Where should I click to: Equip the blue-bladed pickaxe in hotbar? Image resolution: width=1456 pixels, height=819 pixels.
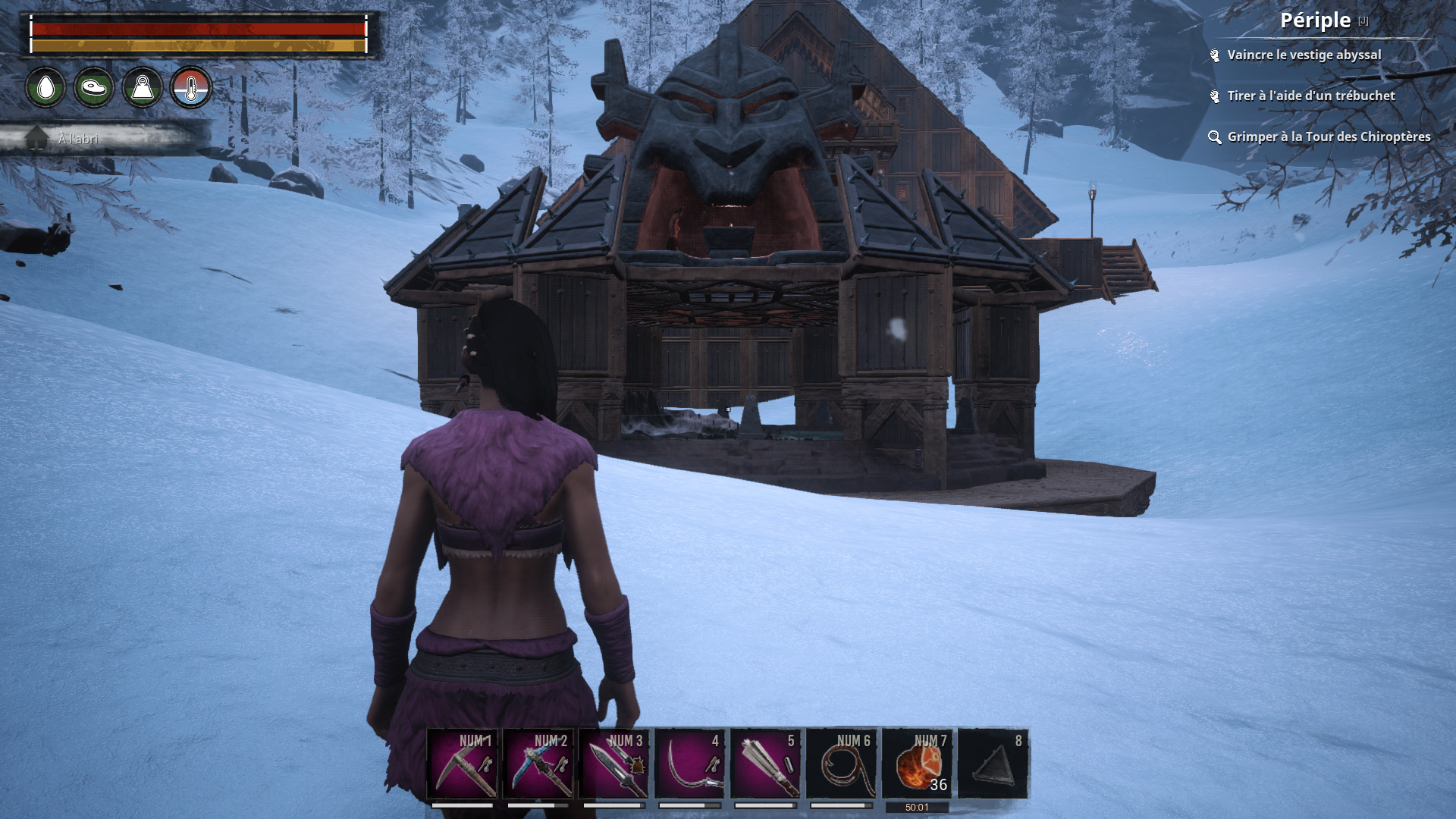point(538,764)
